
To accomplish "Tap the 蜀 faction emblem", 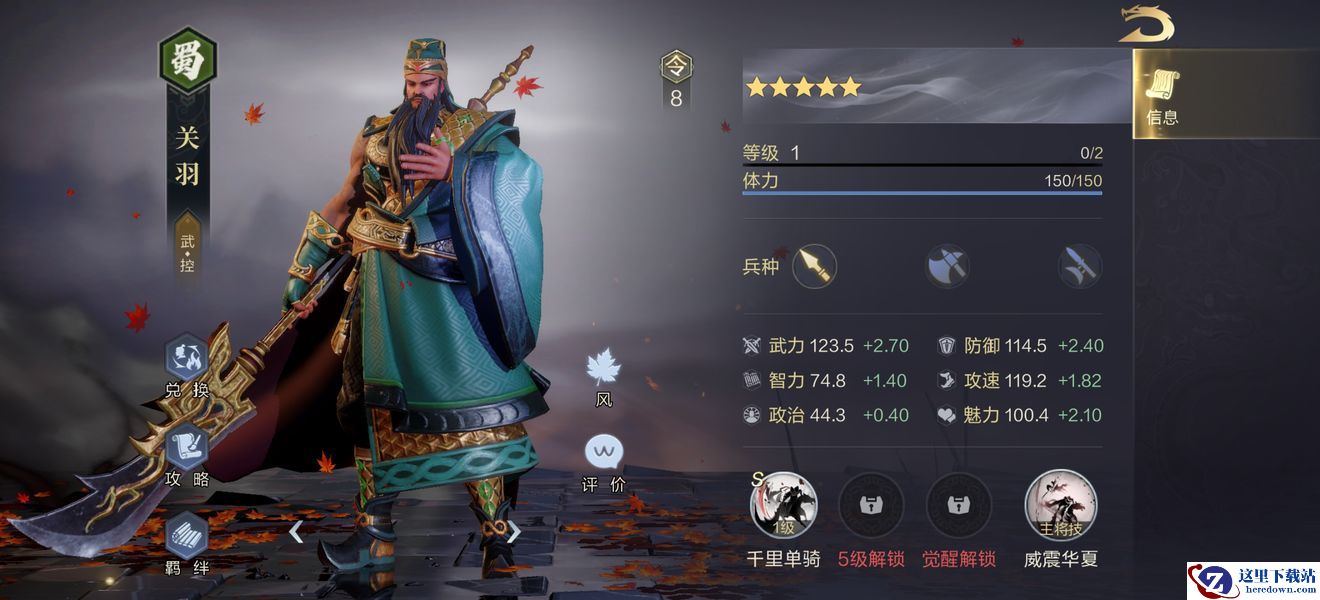I will 188,60.
